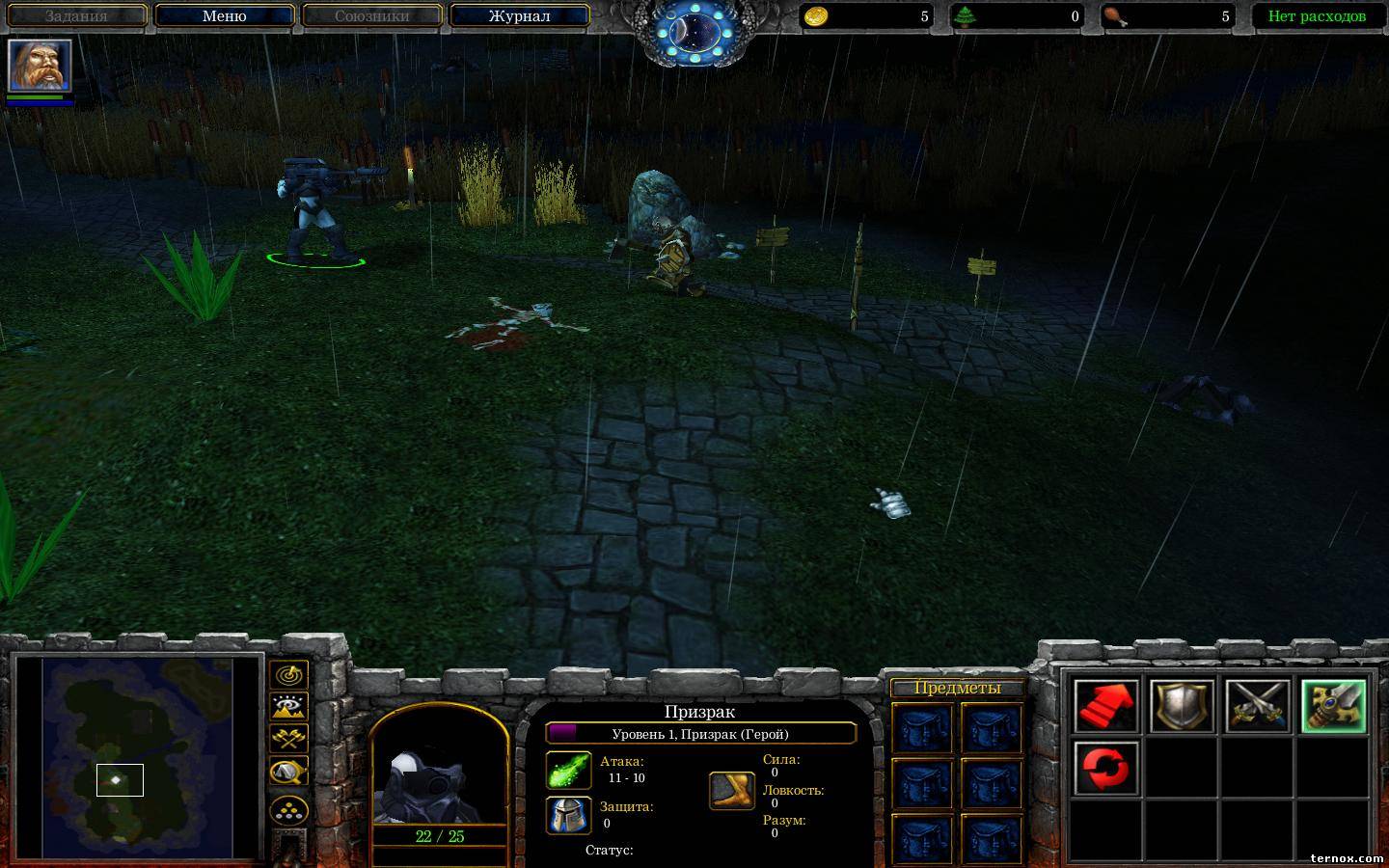
Task: Choose the red arrow Move command
Action: point(1106,706)
